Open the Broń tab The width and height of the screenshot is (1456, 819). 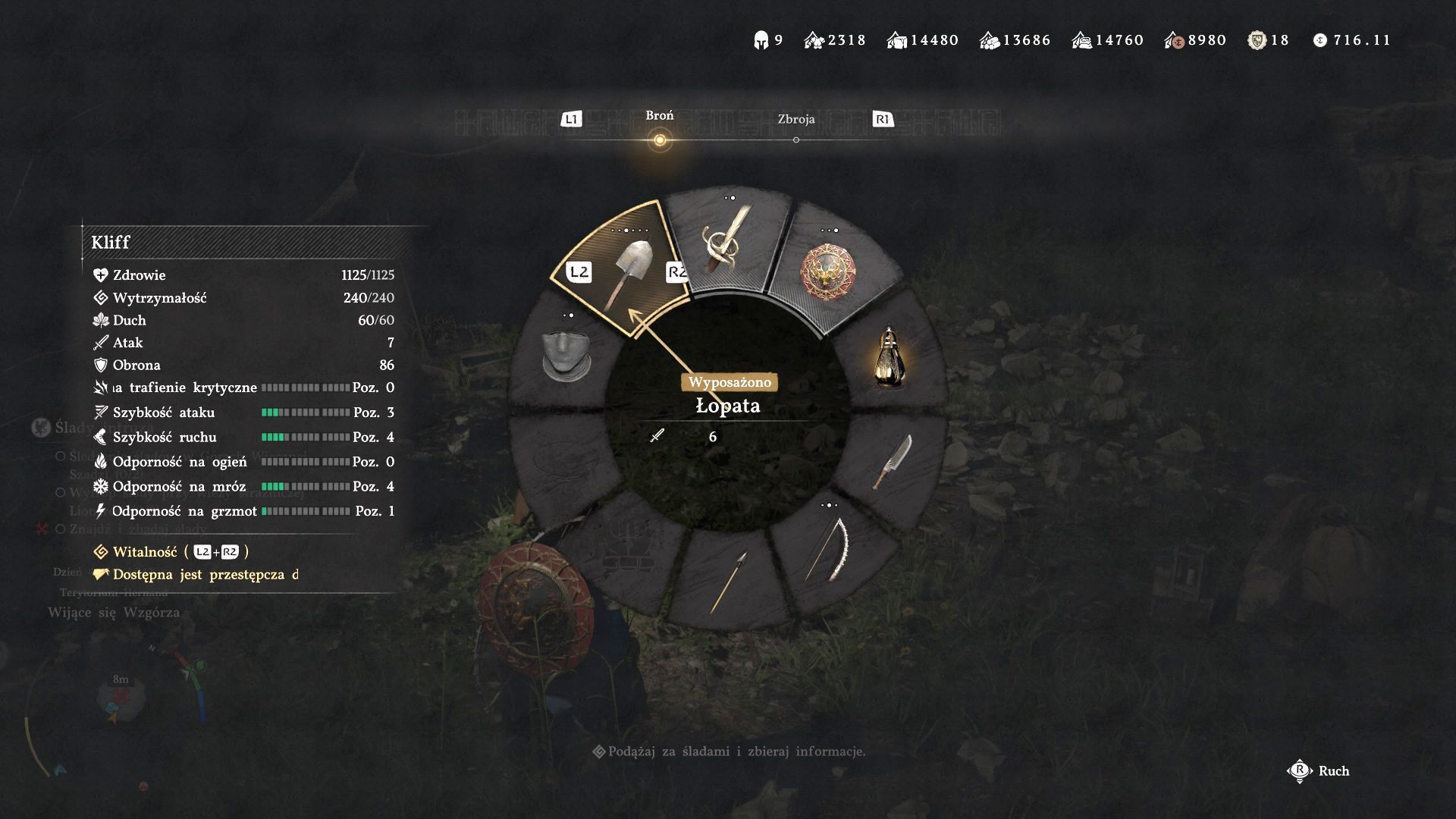(659, 116)
